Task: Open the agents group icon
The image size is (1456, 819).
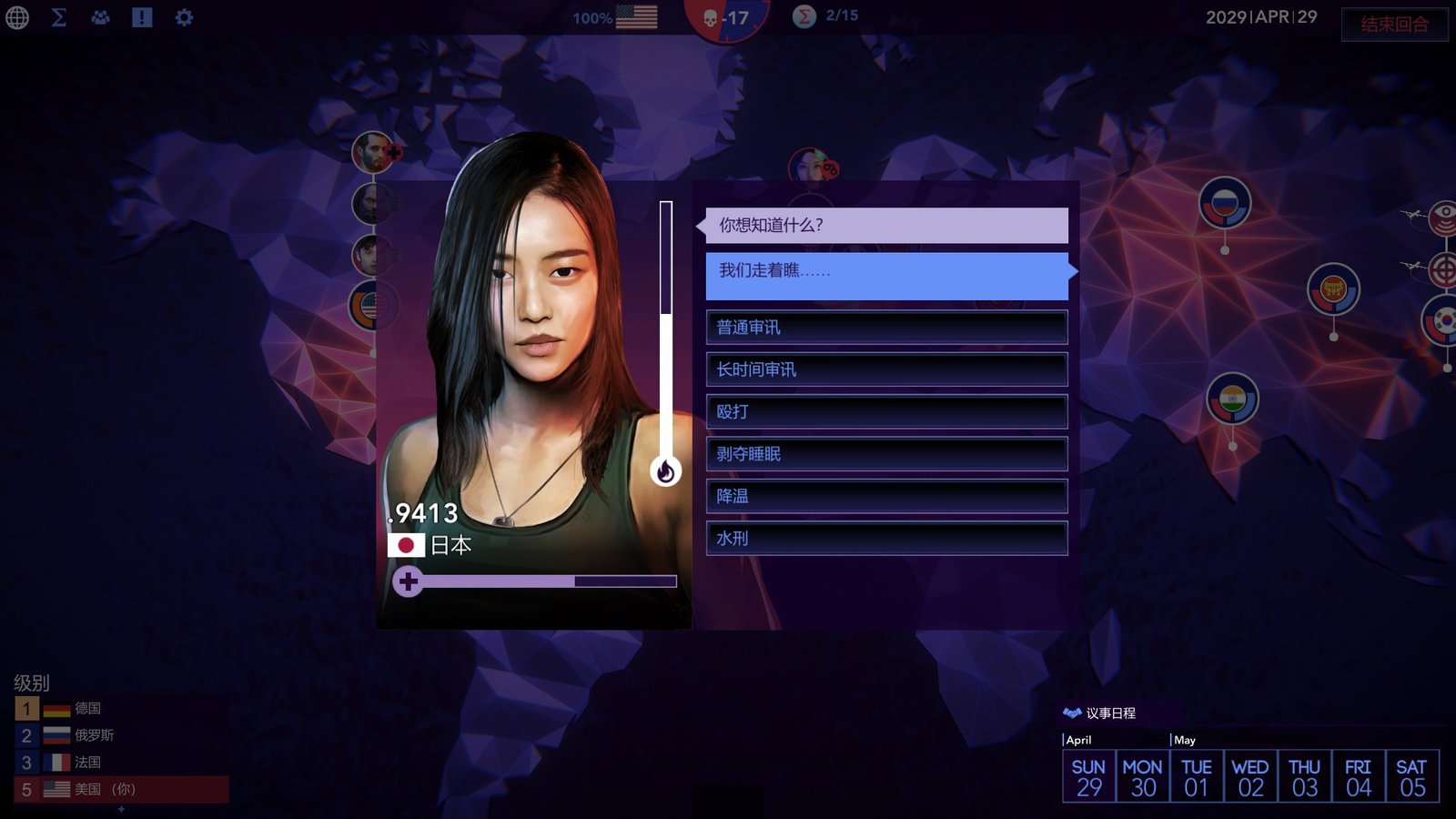Action: point(100,17)
